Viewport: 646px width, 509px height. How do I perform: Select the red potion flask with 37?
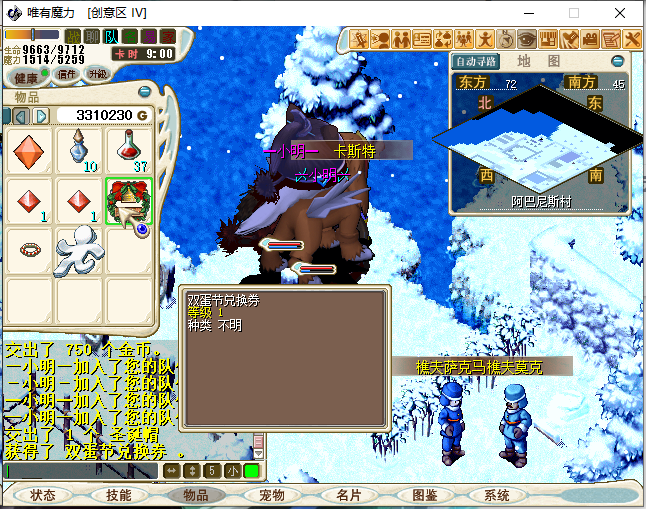129,151
